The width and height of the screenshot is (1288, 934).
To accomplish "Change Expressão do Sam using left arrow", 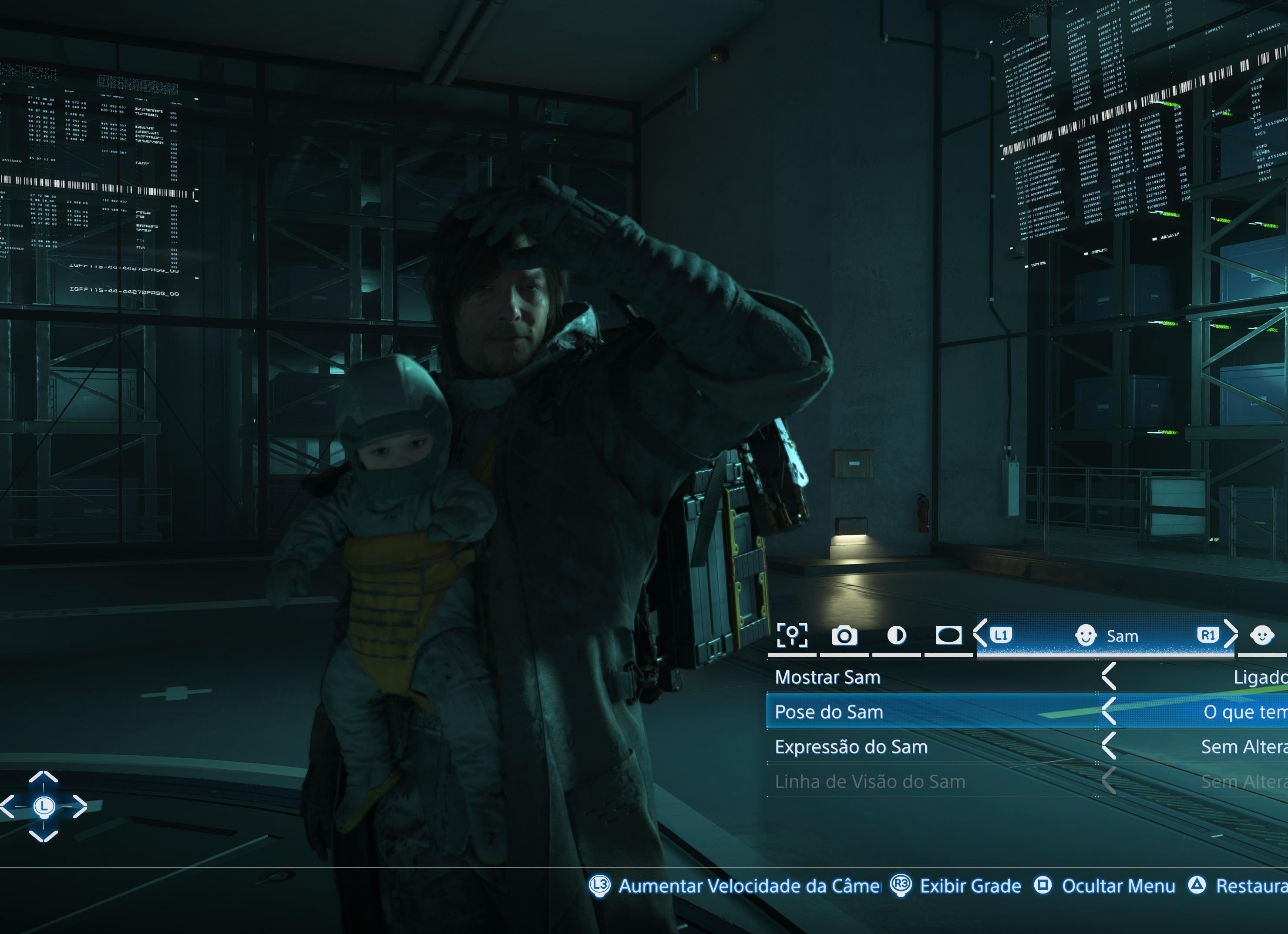I will click(x=1109, y=746).
